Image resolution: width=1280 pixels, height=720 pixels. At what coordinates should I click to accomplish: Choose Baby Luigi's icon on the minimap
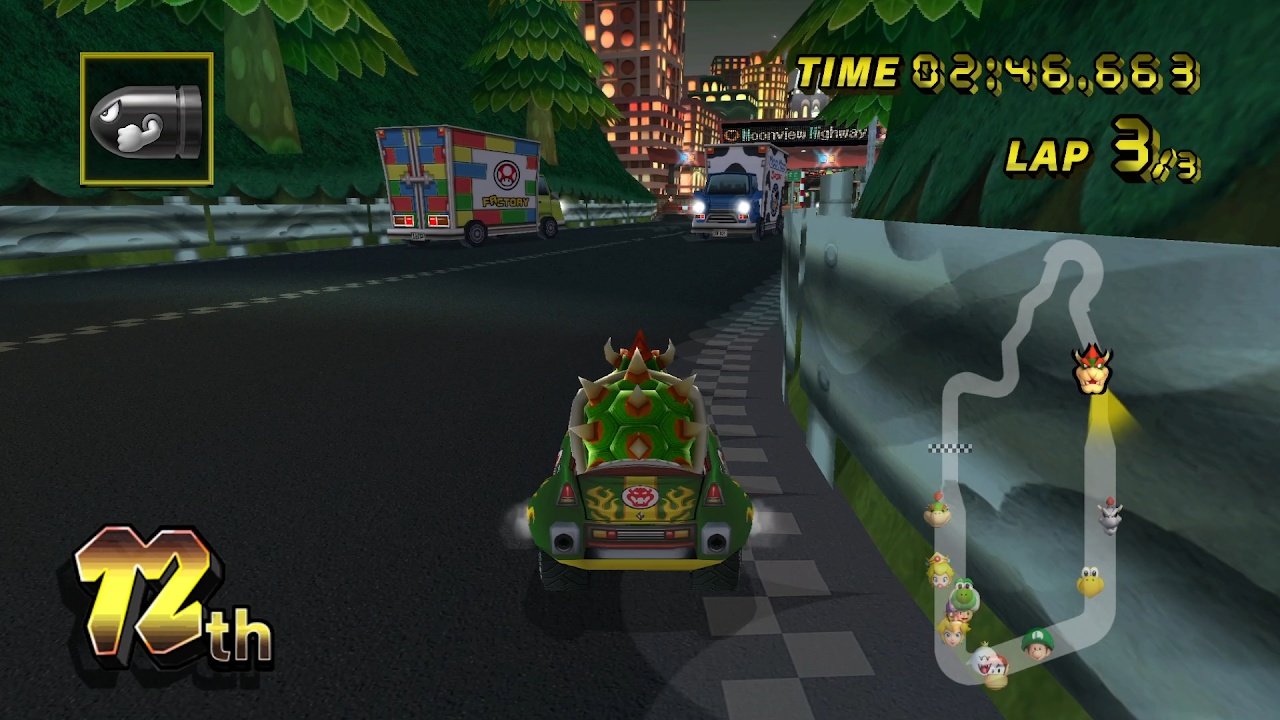[x=1037, y=642]
